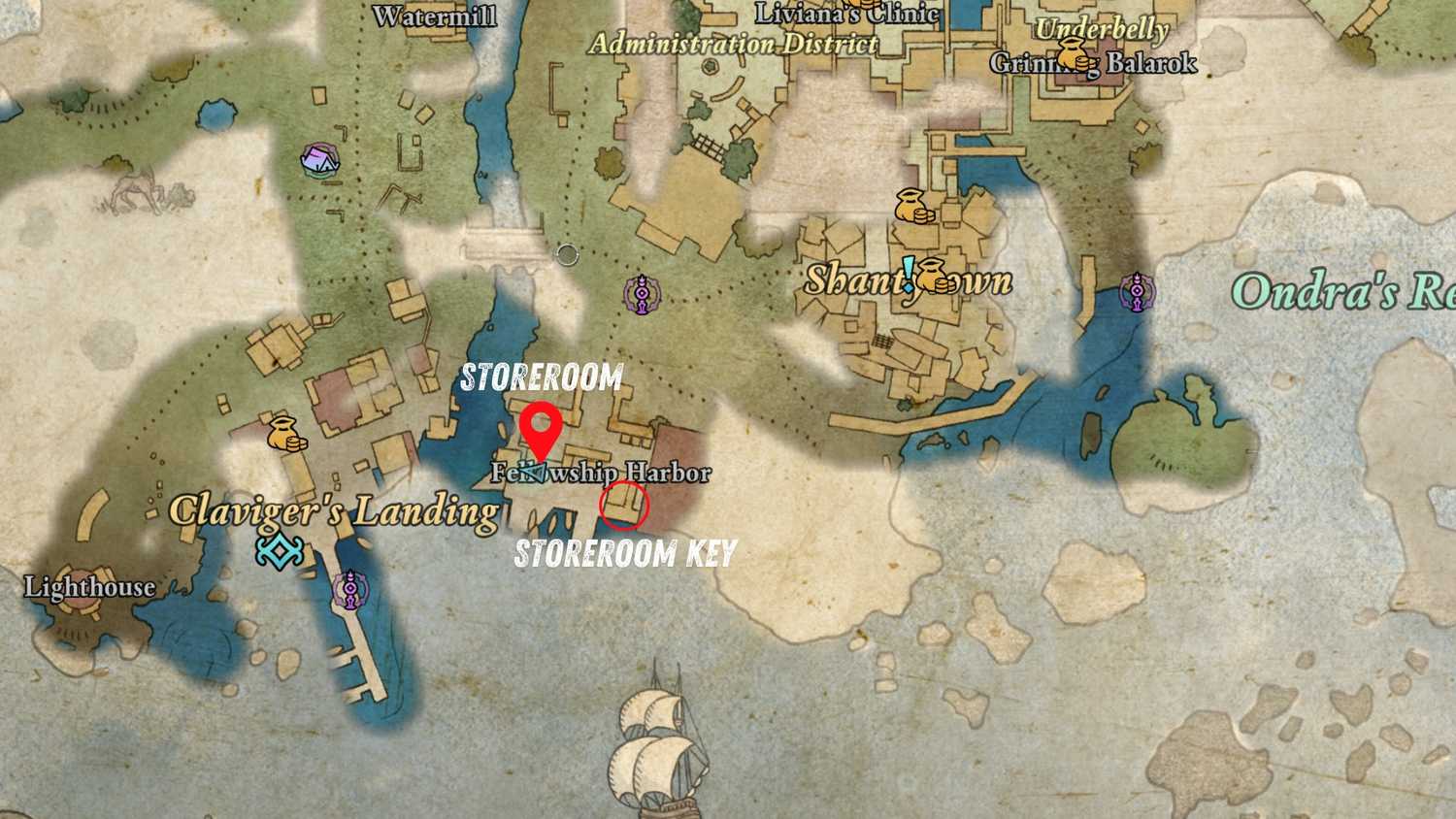This screenshot has height=819, width=1456.
Task: Click the Fellowship Harbor label
Action: (x=601, y=475)
